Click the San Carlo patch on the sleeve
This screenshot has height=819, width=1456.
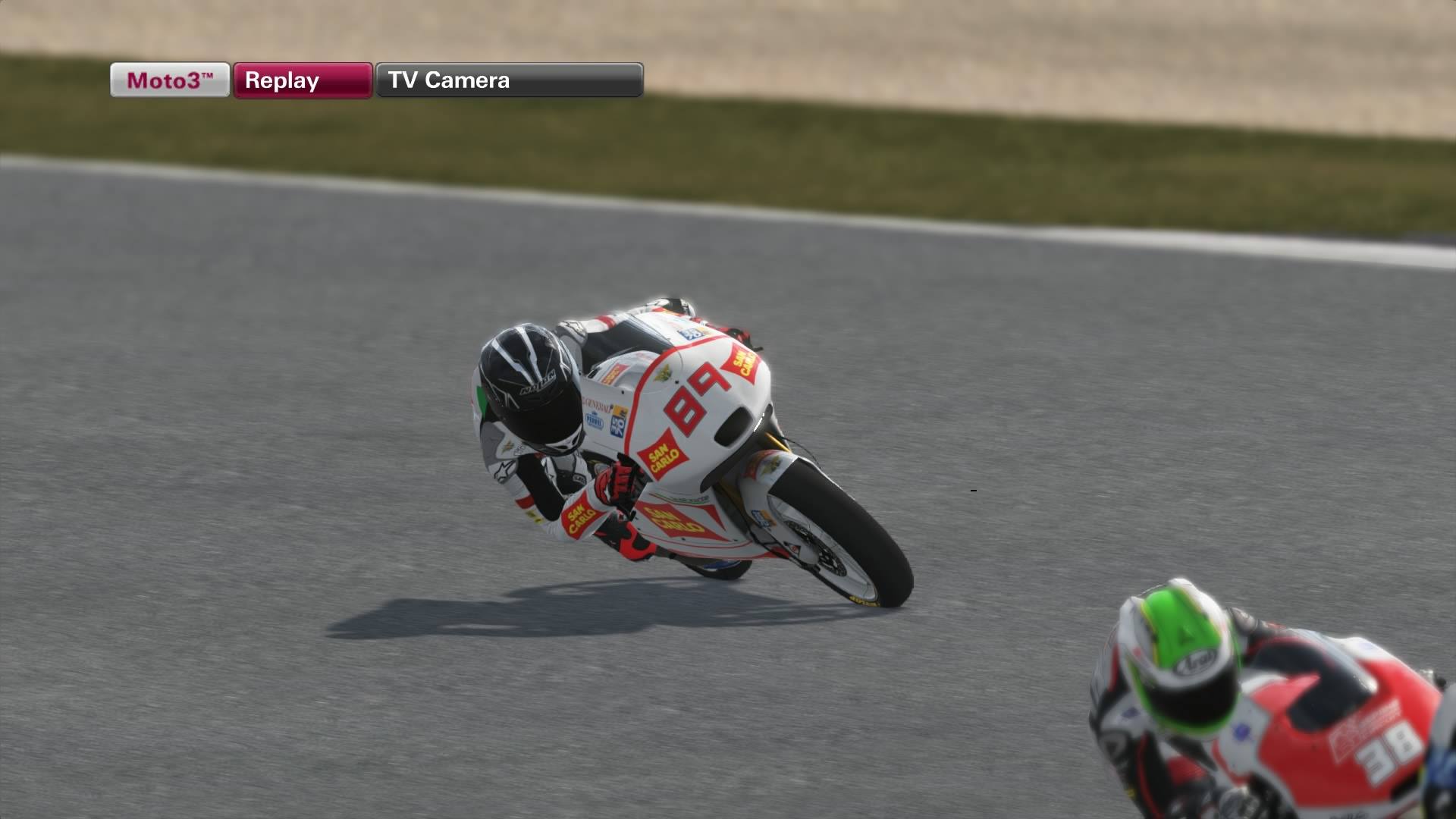coord(582,516)
